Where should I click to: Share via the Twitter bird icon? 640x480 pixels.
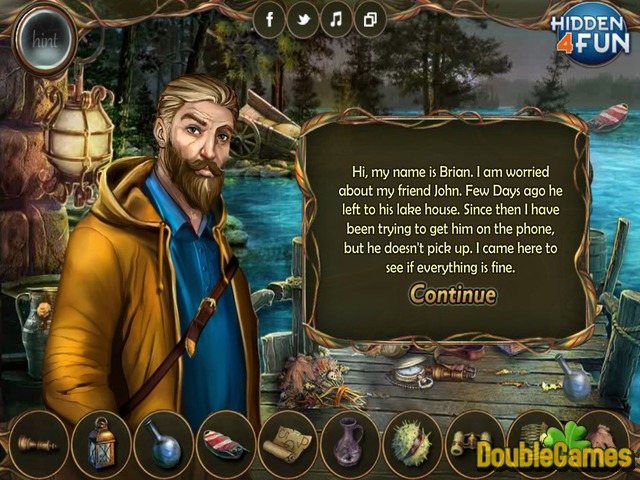click(x=303, y=19)
